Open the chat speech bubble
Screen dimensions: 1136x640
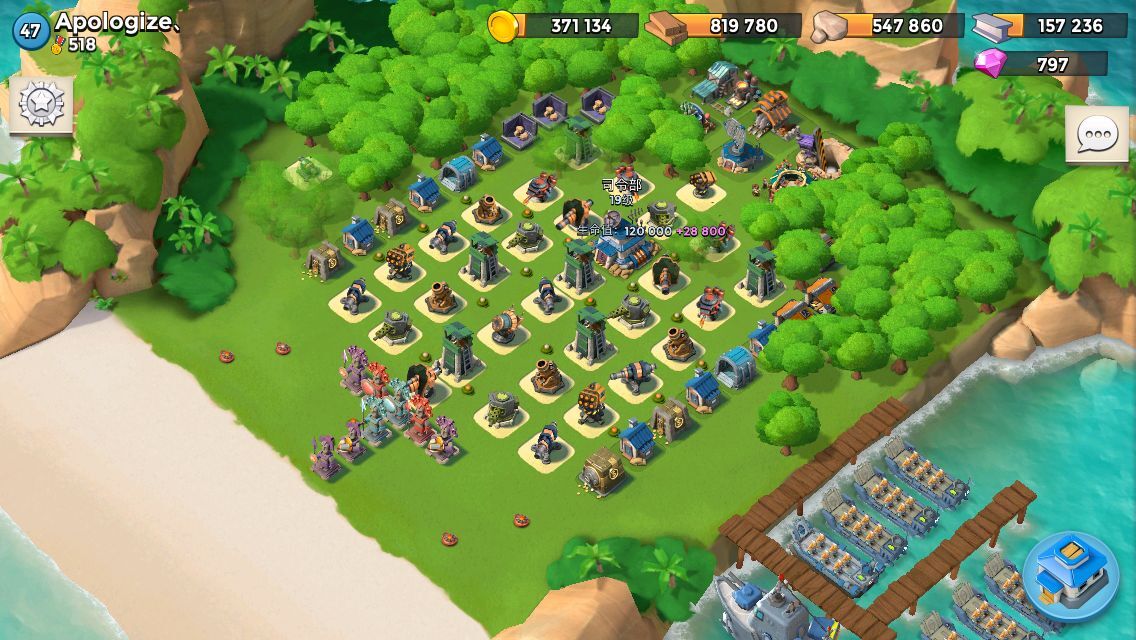1096,135
